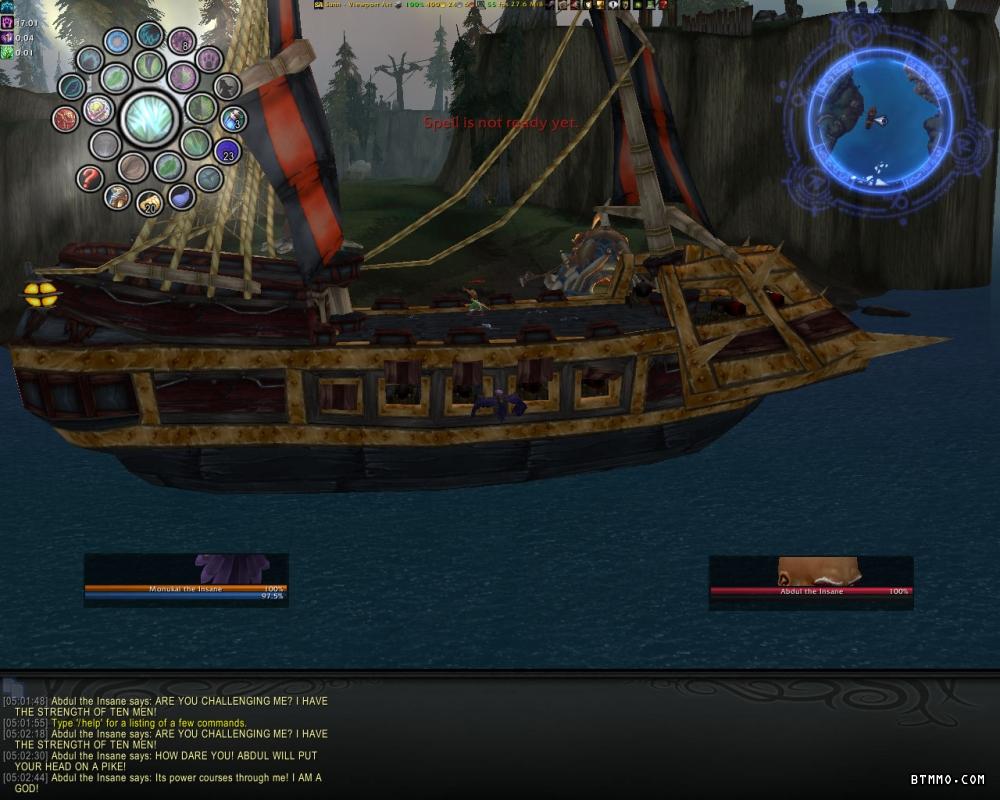Activate the grey wolf silhouette ability
Image resolution: width=1000 pixels, height=800 pixels.
pos(227,87)
